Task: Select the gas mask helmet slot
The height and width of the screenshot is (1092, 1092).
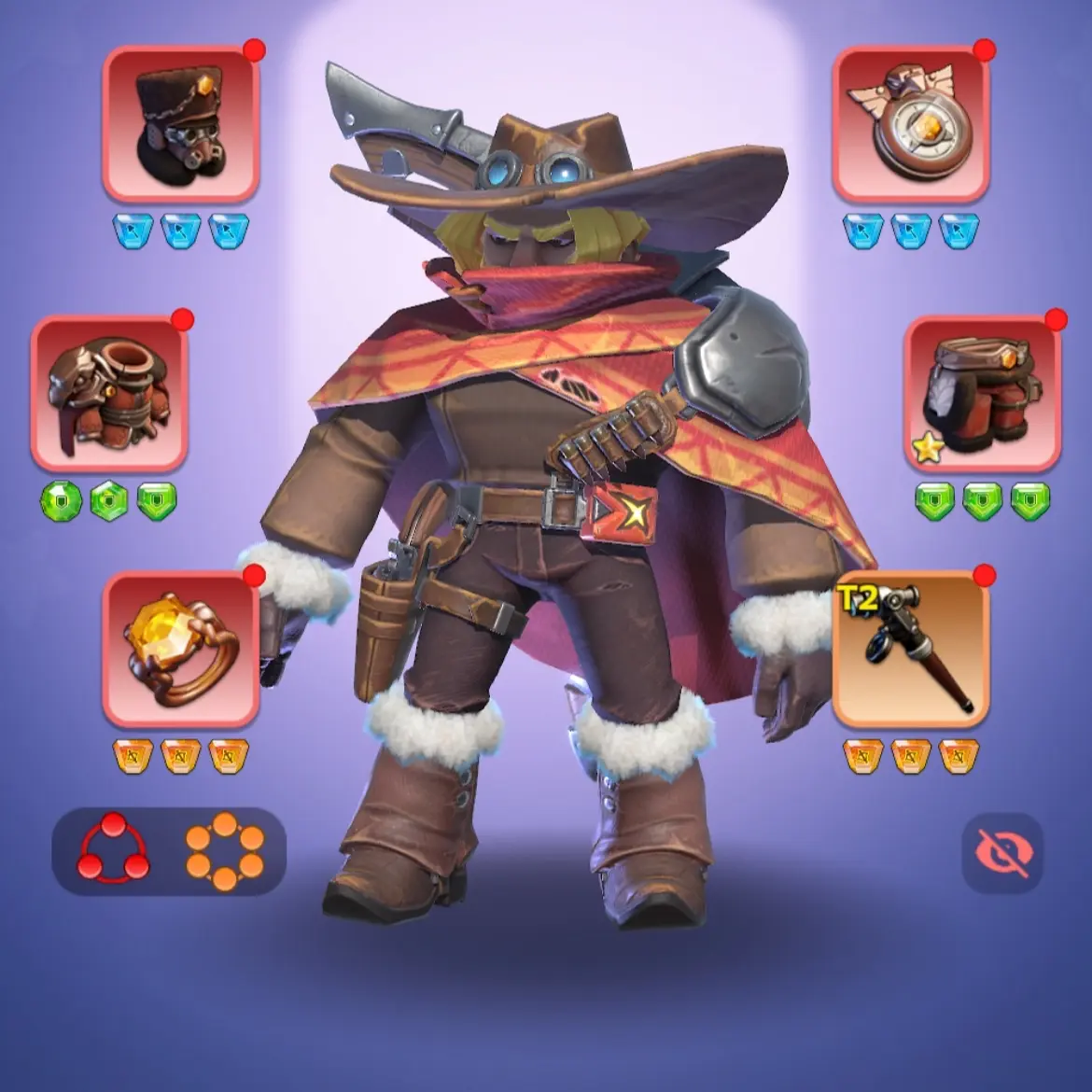Action: [180, 124]
